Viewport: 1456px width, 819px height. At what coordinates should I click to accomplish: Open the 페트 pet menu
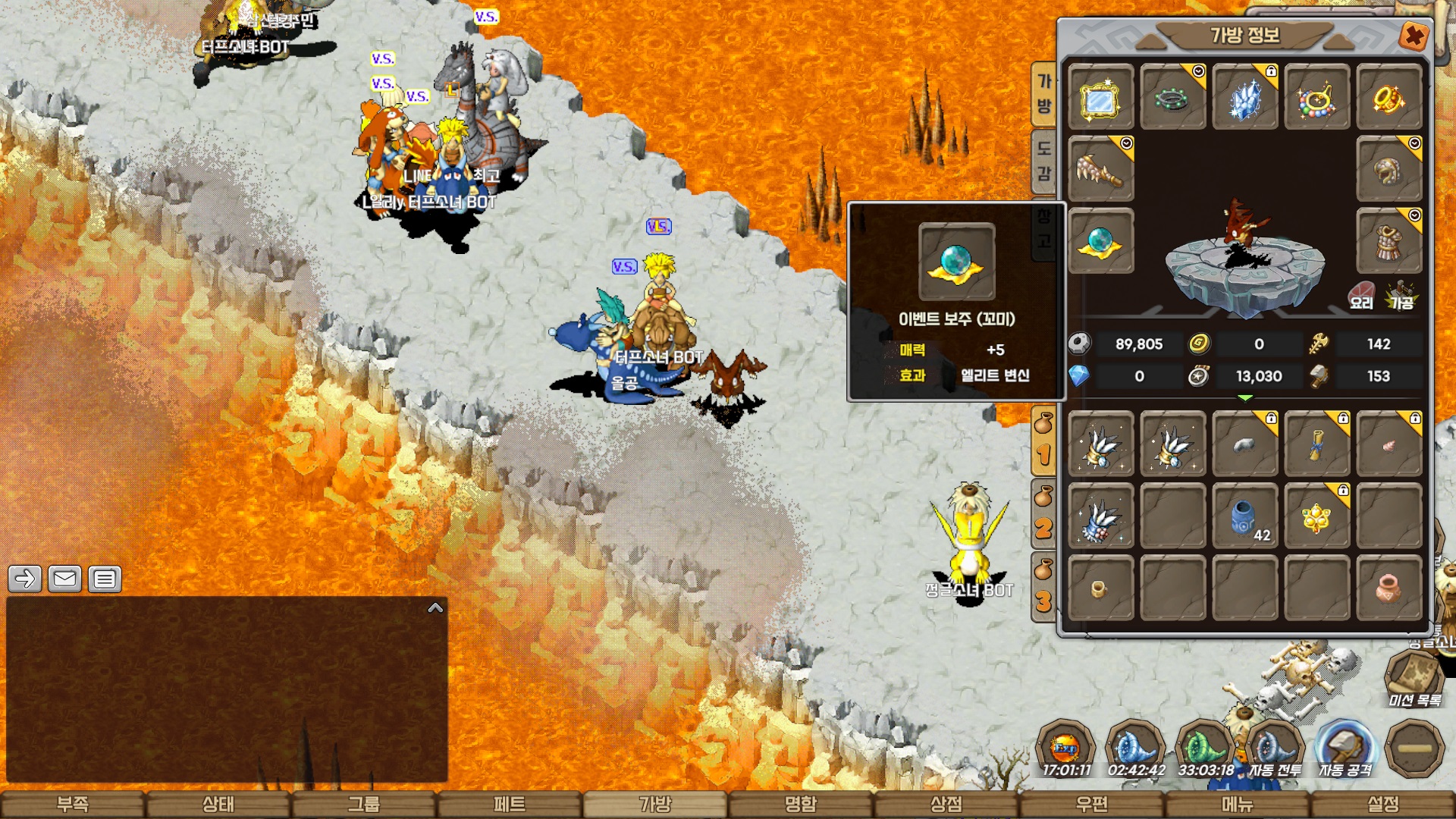pos(510,804)
